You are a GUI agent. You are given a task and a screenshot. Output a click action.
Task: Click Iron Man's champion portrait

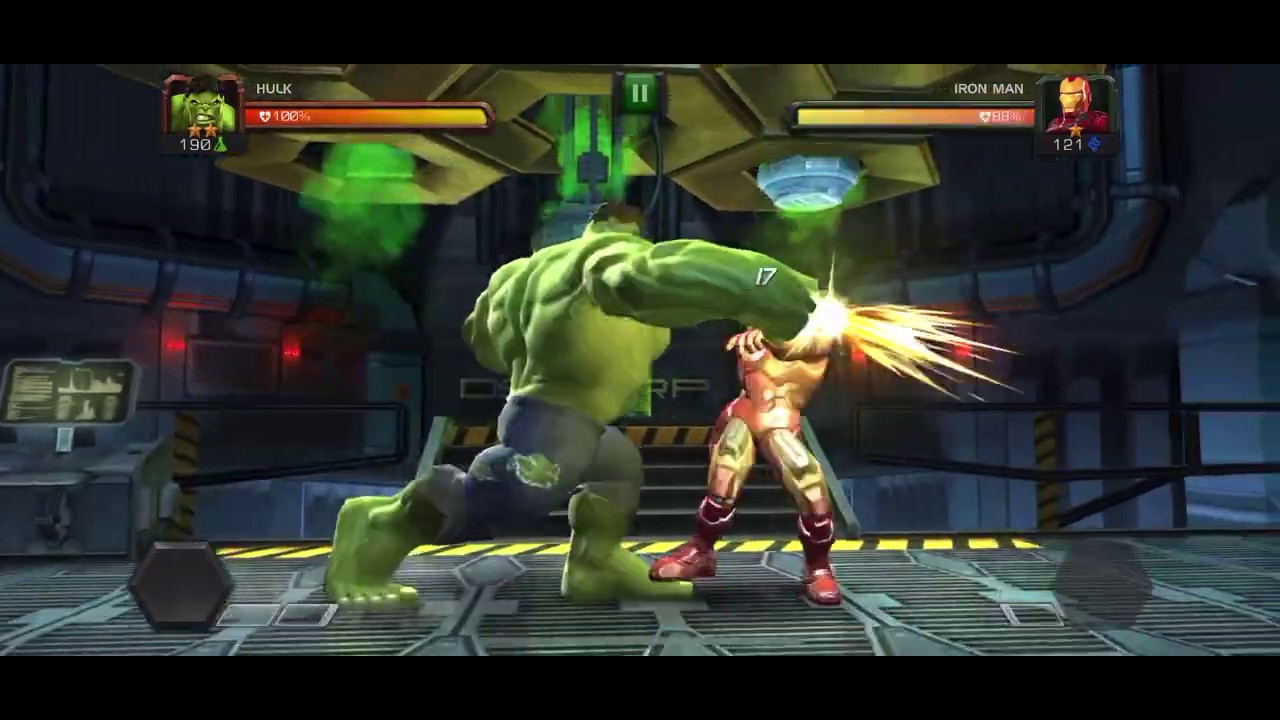[x=1078, y=105]
